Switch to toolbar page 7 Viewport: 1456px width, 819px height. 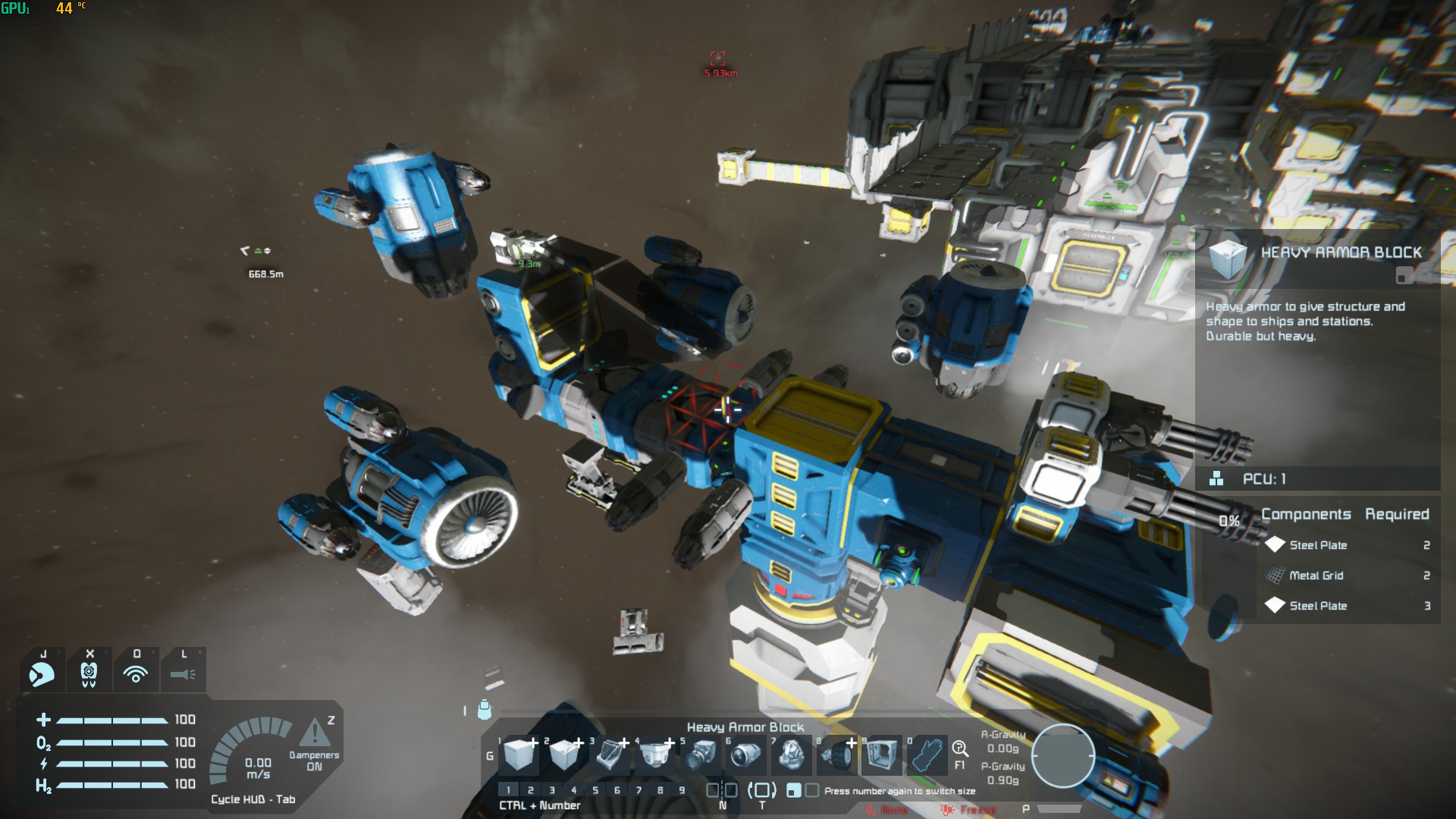click(x=639, y=790)
